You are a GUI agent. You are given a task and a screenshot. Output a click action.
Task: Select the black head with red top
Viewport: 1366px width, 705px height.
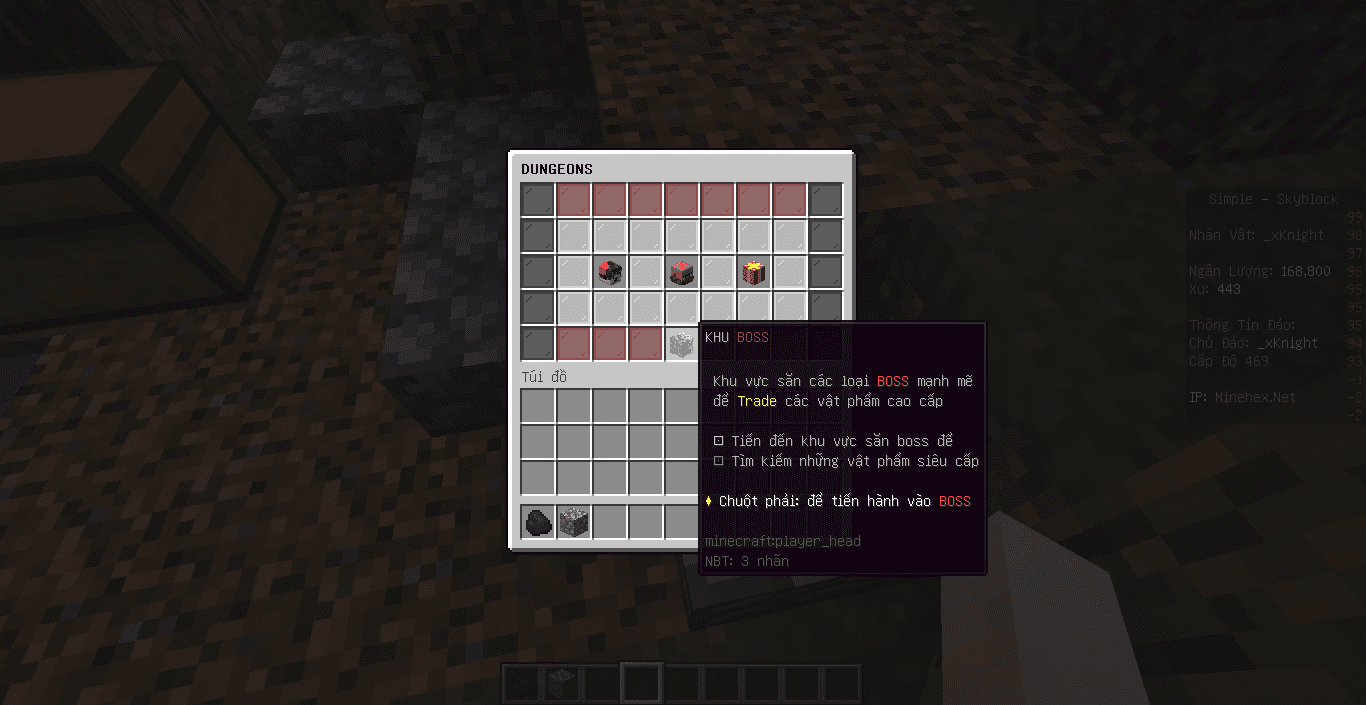pyautogui.click(x=609, y=272)
